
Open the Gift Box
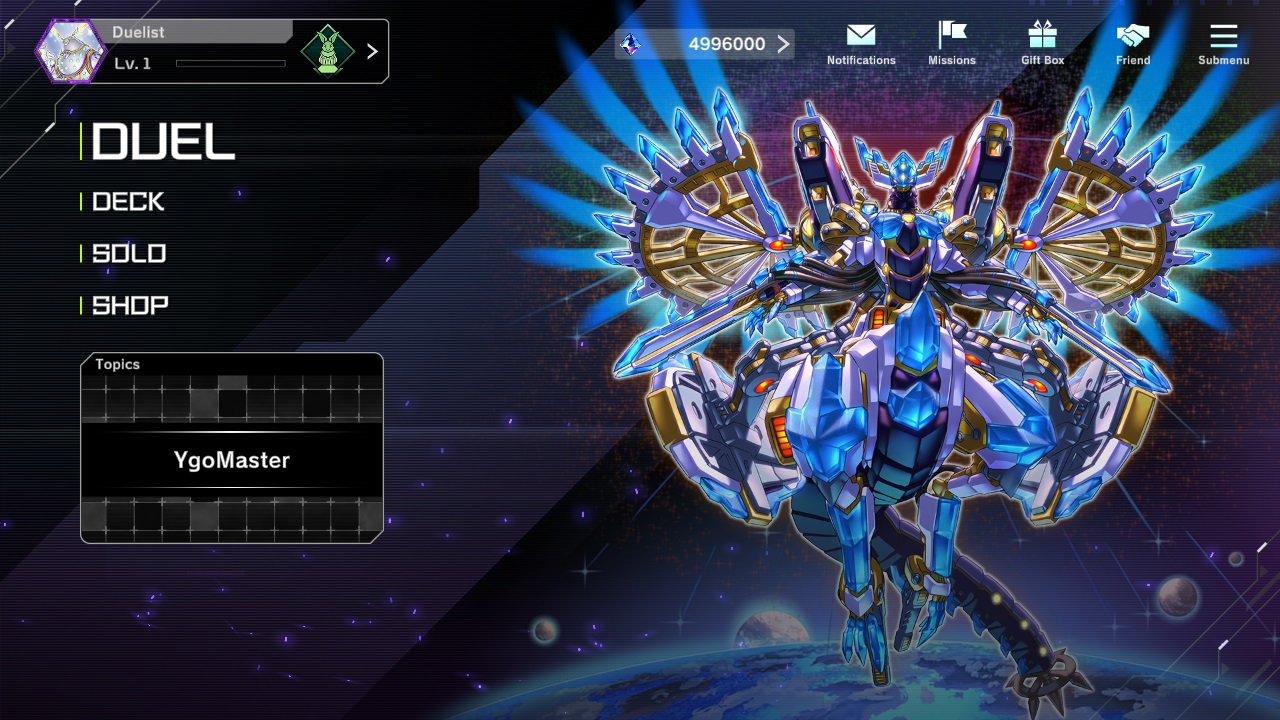pyautogui.click(x=1042, y=44)
